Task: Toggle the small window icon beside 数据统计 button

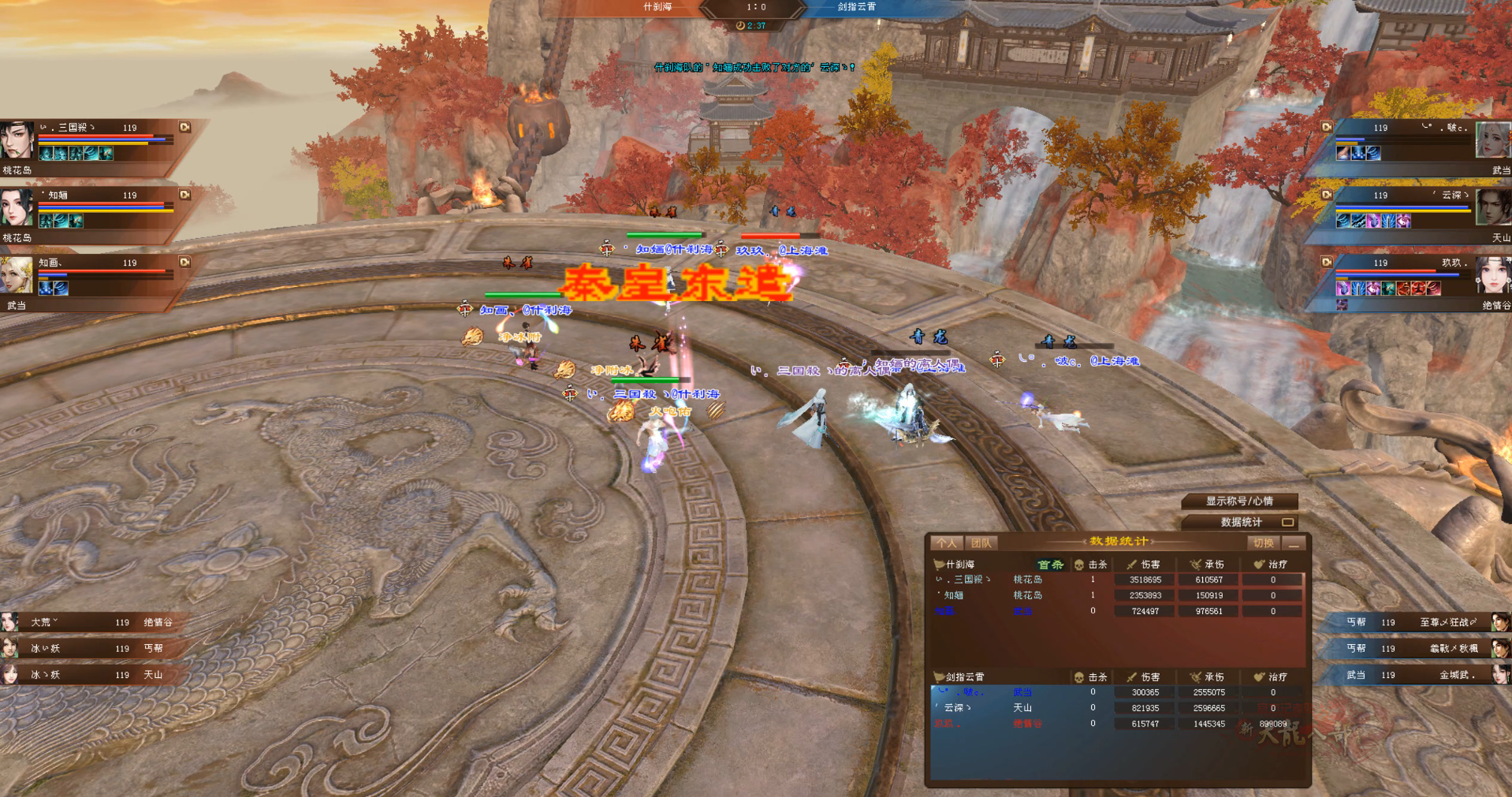Action: (1287, 522)
